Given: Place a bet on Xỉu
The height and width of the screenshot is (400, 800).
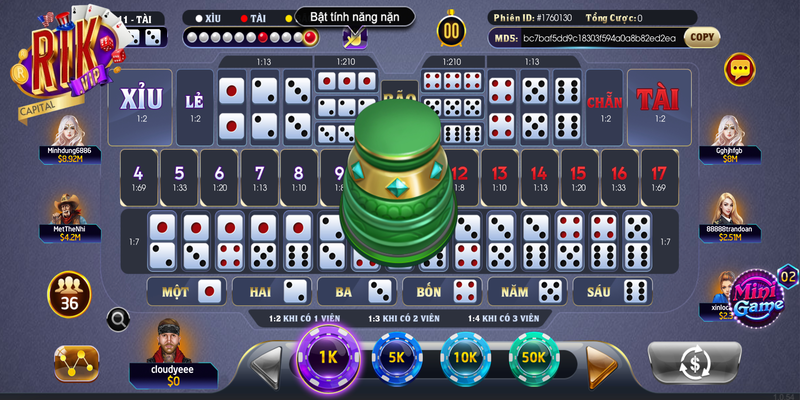Looking at the screenshot, I should tap(139, 104).
